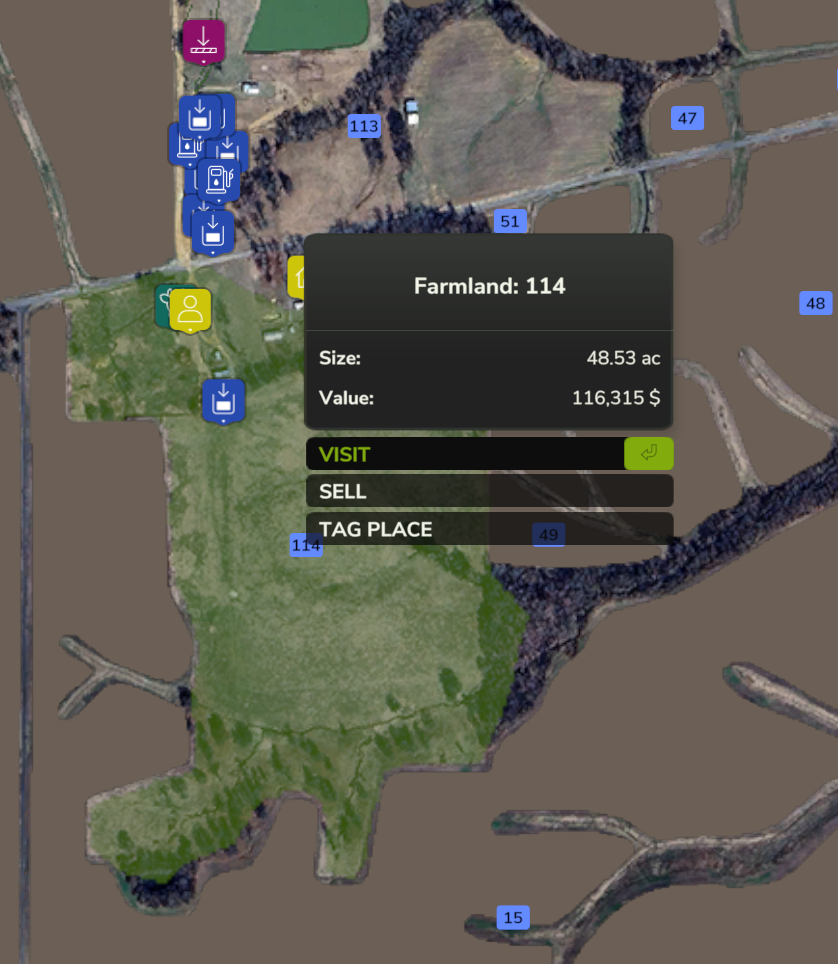Choose VISIT for Farmland 114

465,454
